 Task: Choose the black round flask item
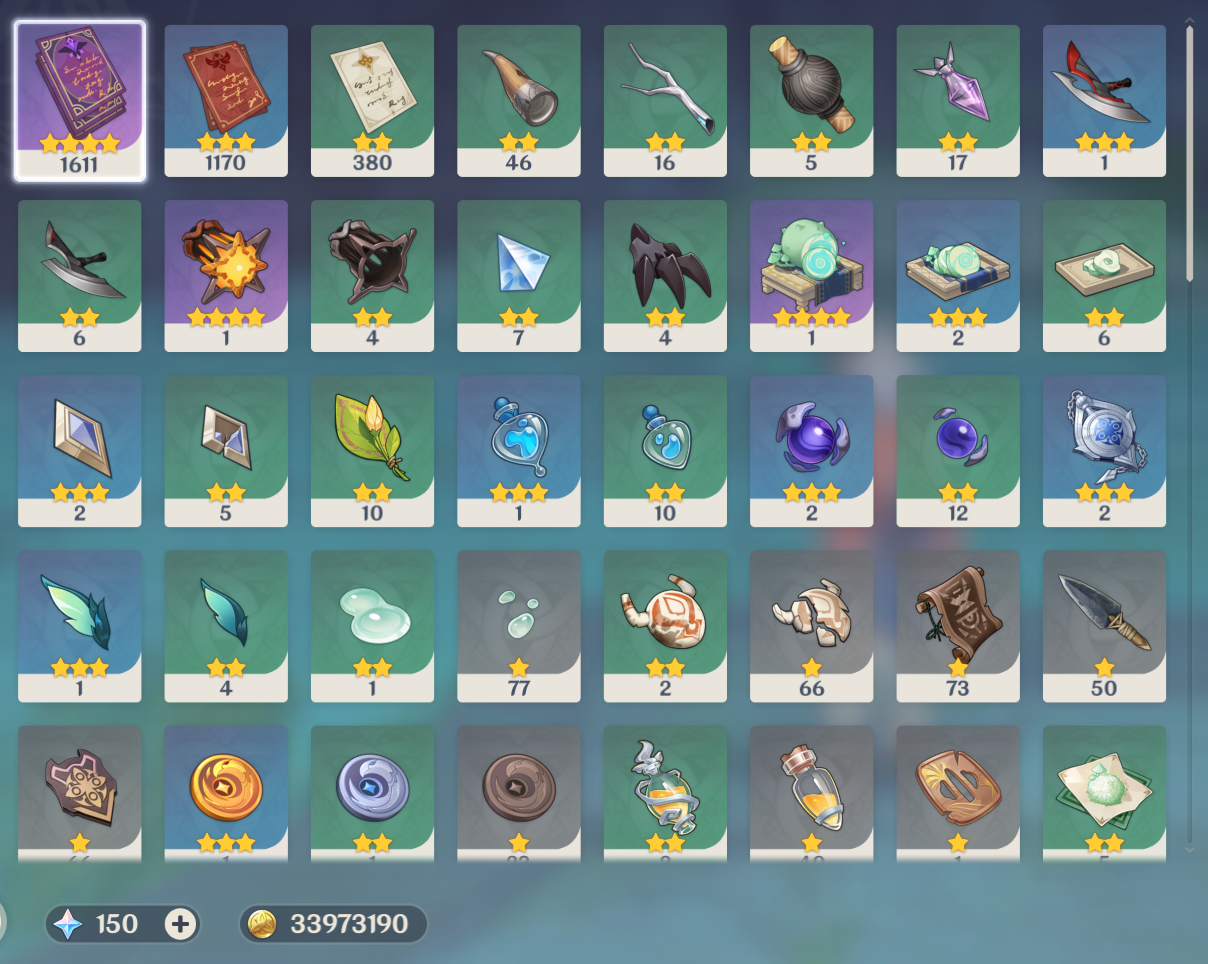[x=811, y=100]
